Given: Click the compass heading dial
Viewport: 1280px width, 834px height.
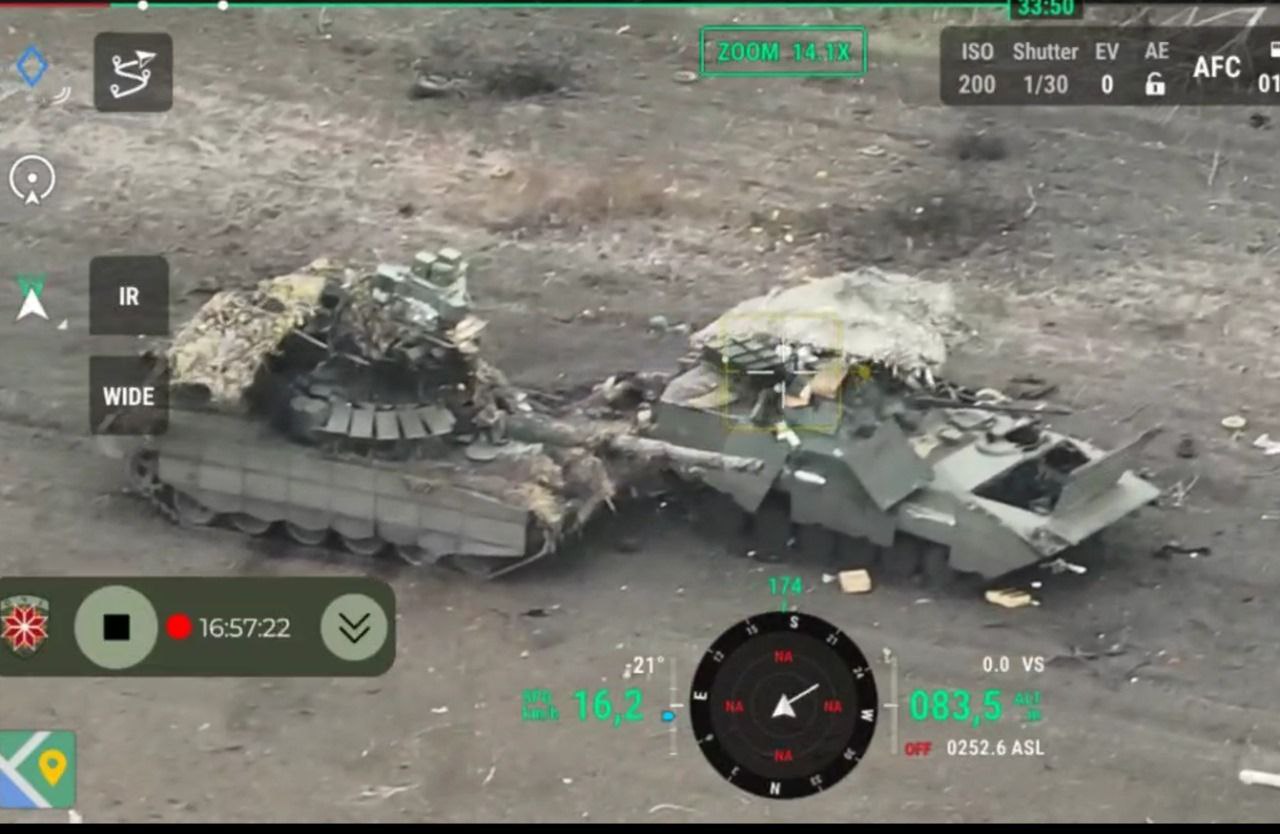Looking at the screenshot, I should (783, 705).
